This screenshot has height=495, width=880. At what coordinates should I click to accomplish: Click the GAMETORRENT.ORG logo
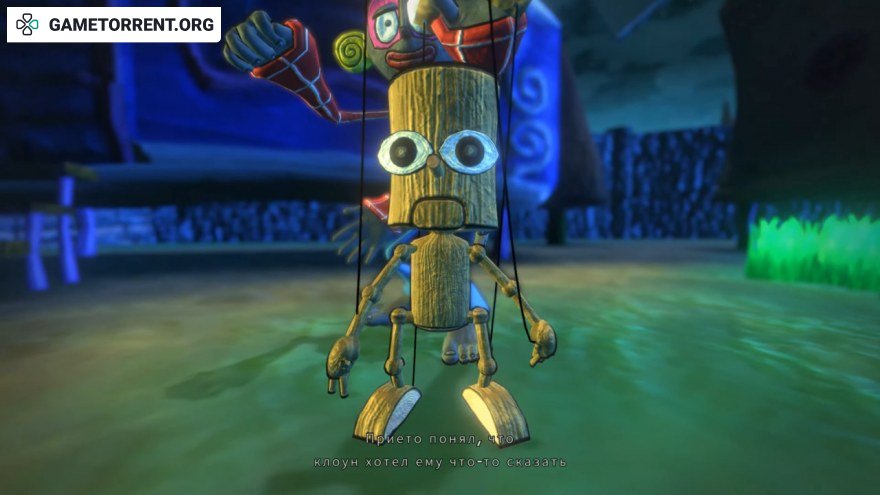[113, 25]
